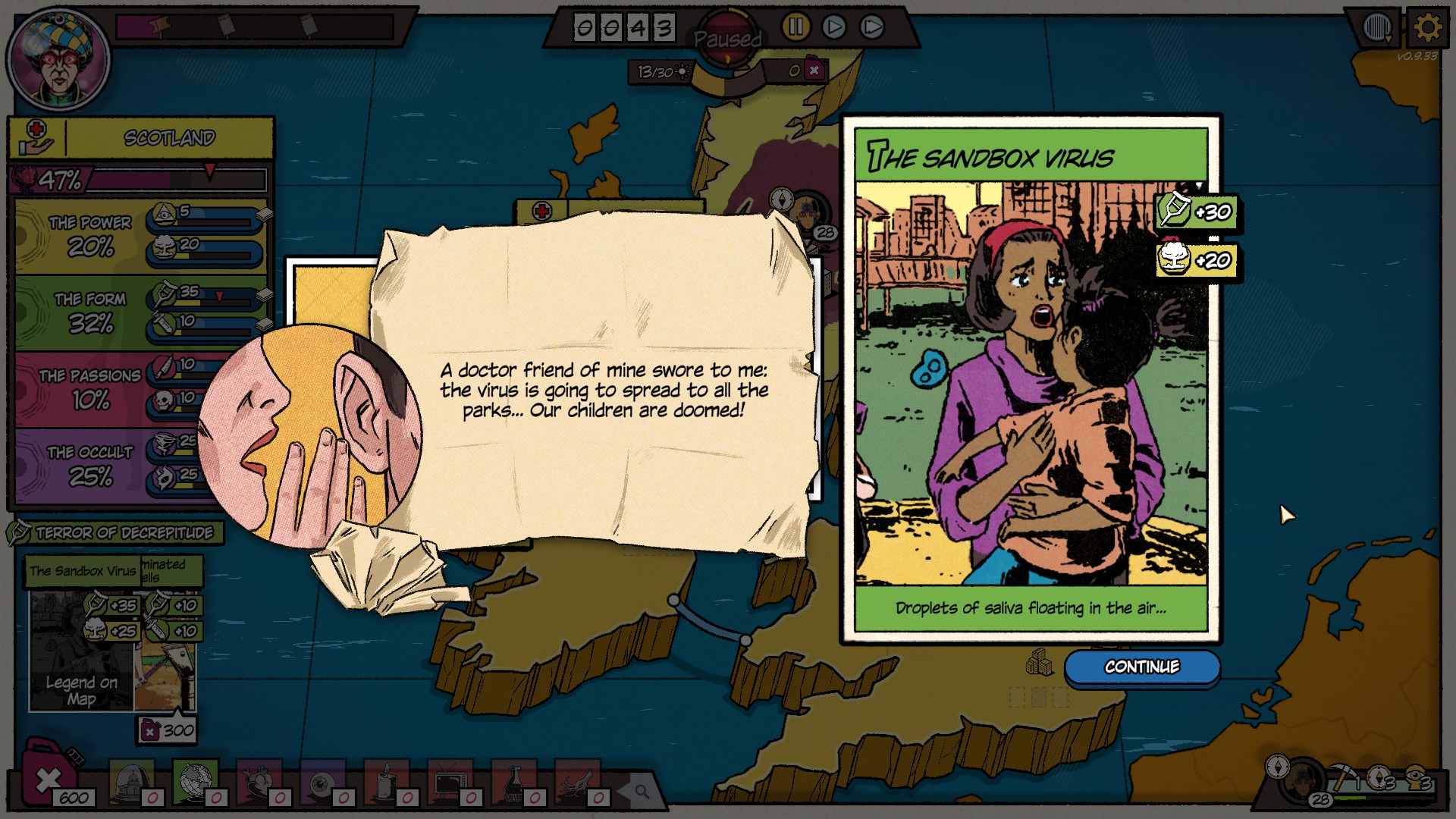
Task: Continue past The Sandbox Virus card
Action: click(x=1141, y=667)
